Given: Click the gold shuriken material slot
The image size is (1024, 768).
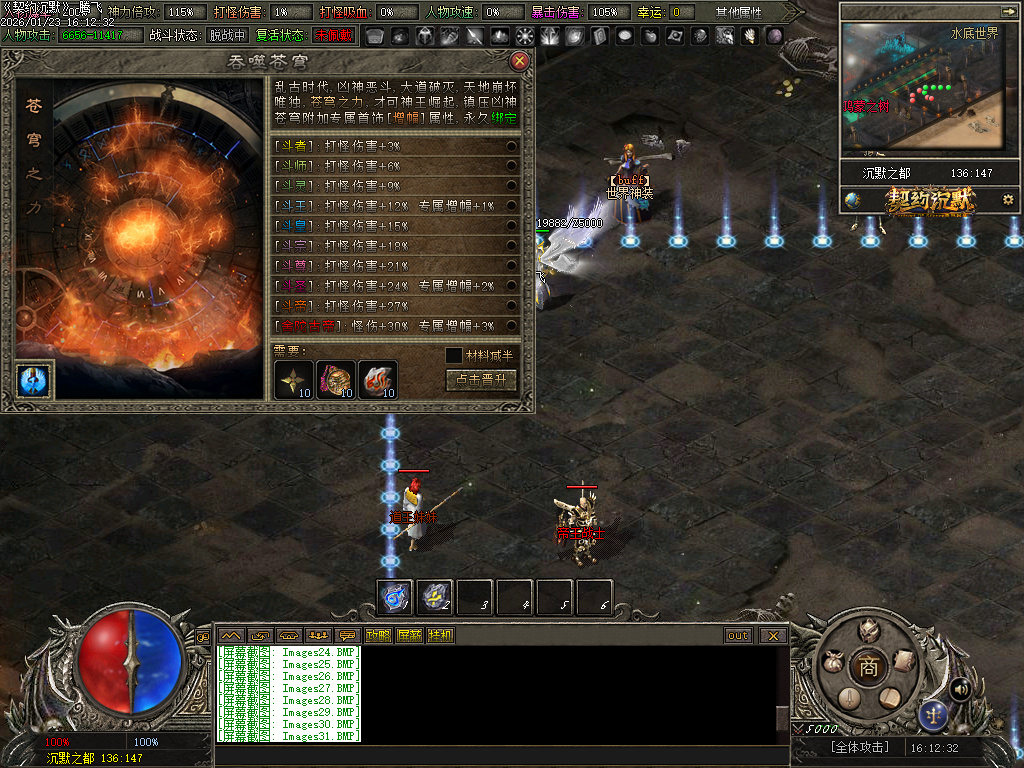Looking at the screenshot, I should pos(294,379).
